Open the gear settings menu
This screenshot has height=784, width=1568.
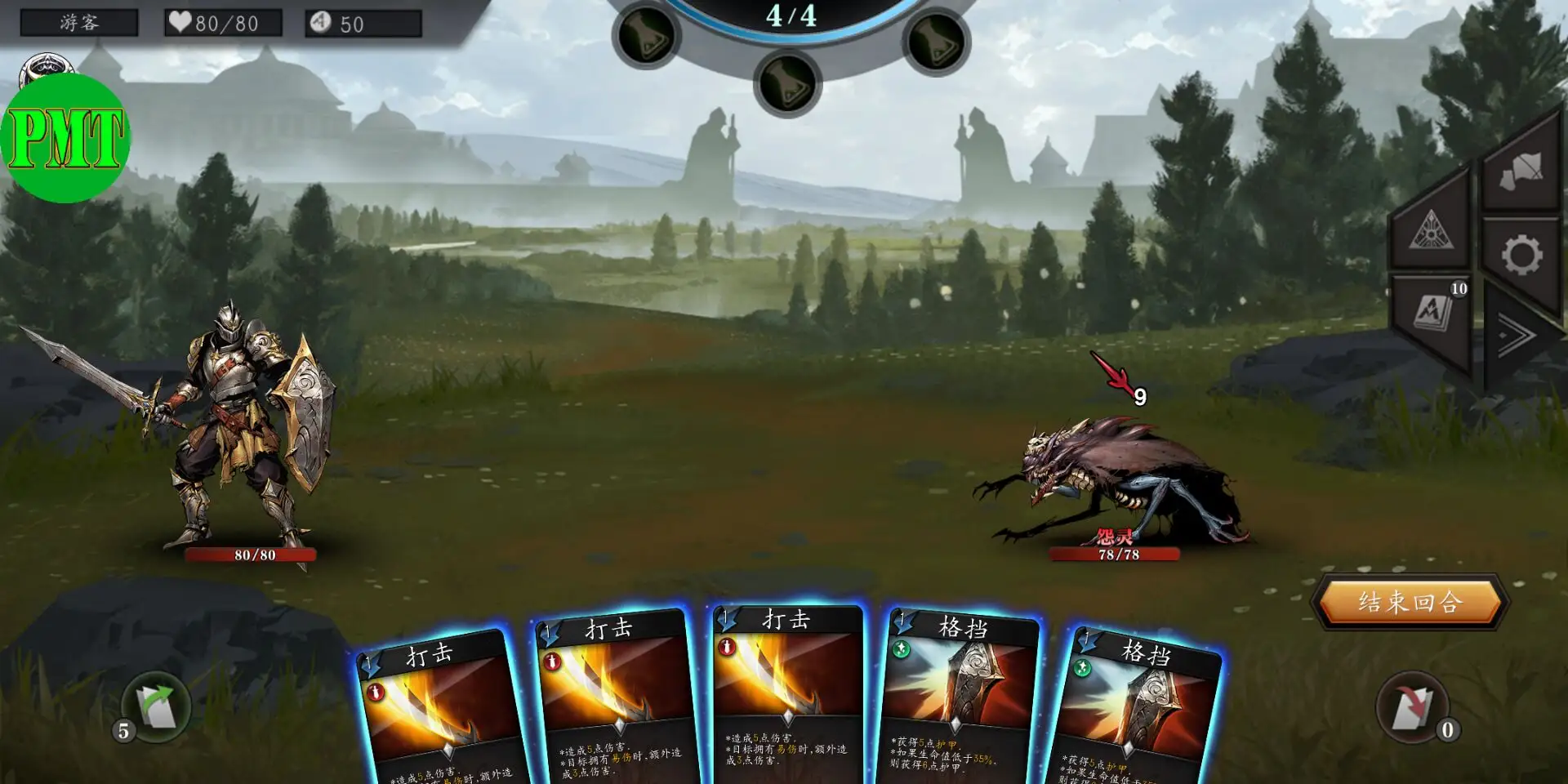[x=1521, y=256]
